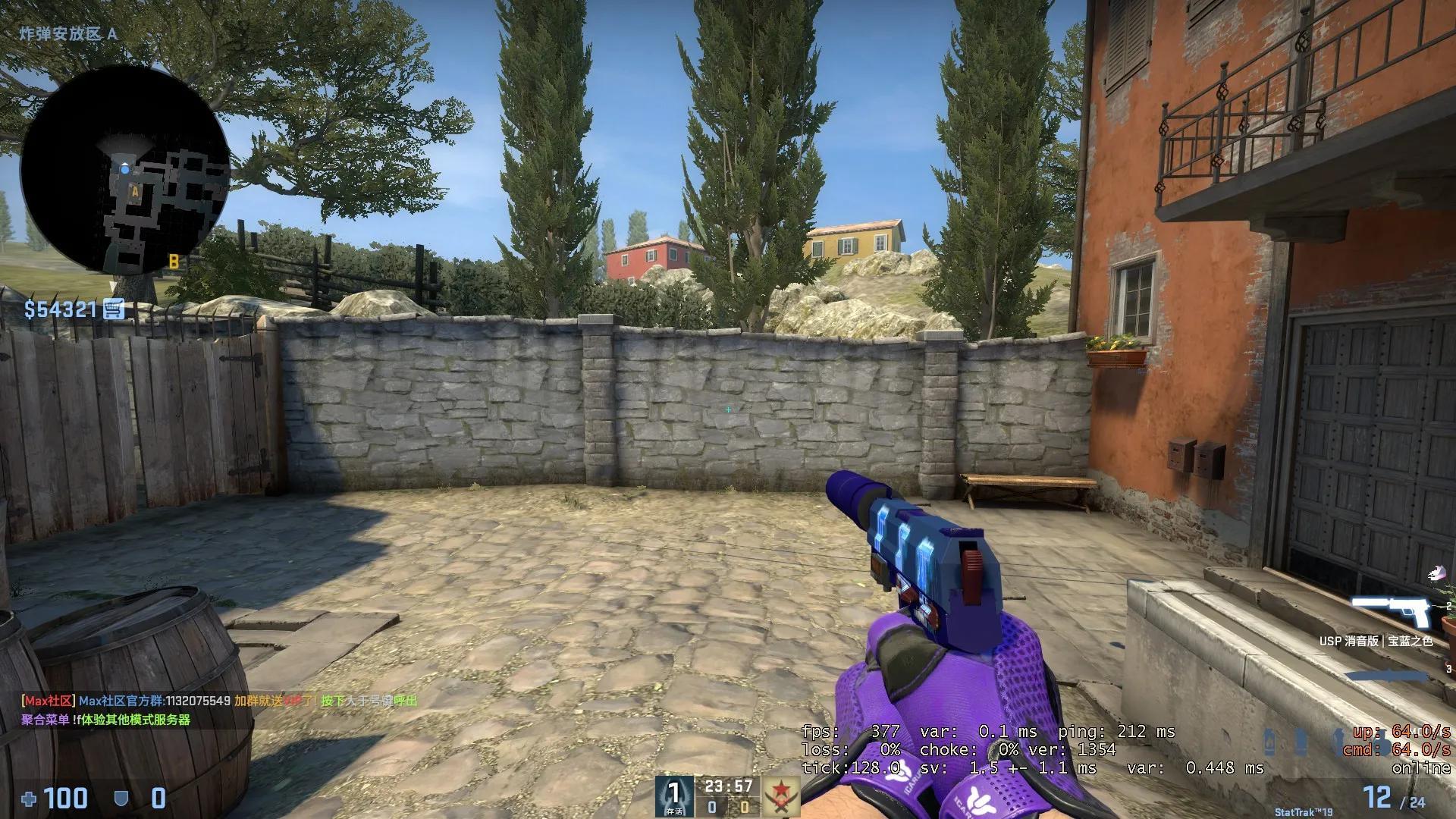Open the buy menu shopping cart icon
1456x819 pixels.
(x=115, y=309)
